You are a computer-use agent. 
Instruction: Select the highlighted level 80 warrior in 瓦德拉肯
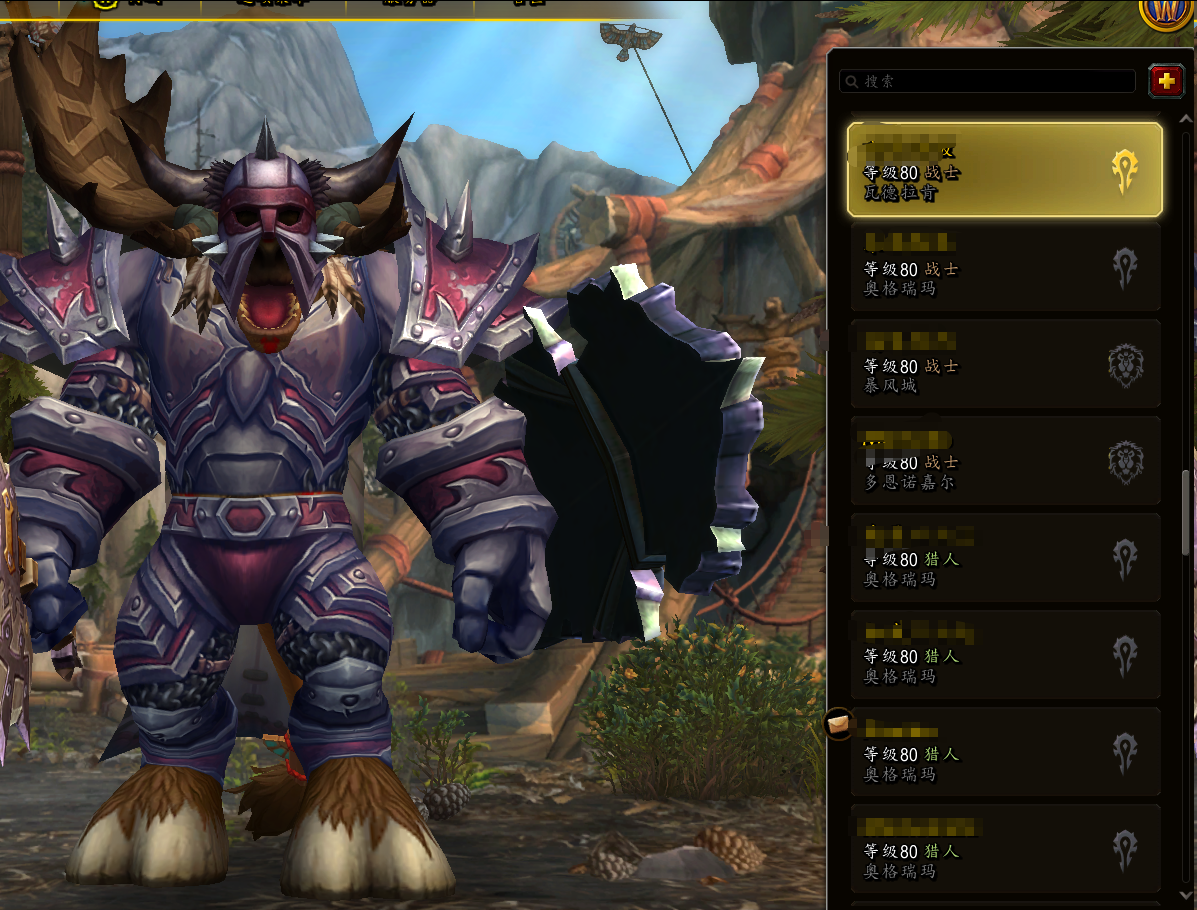1004,170
